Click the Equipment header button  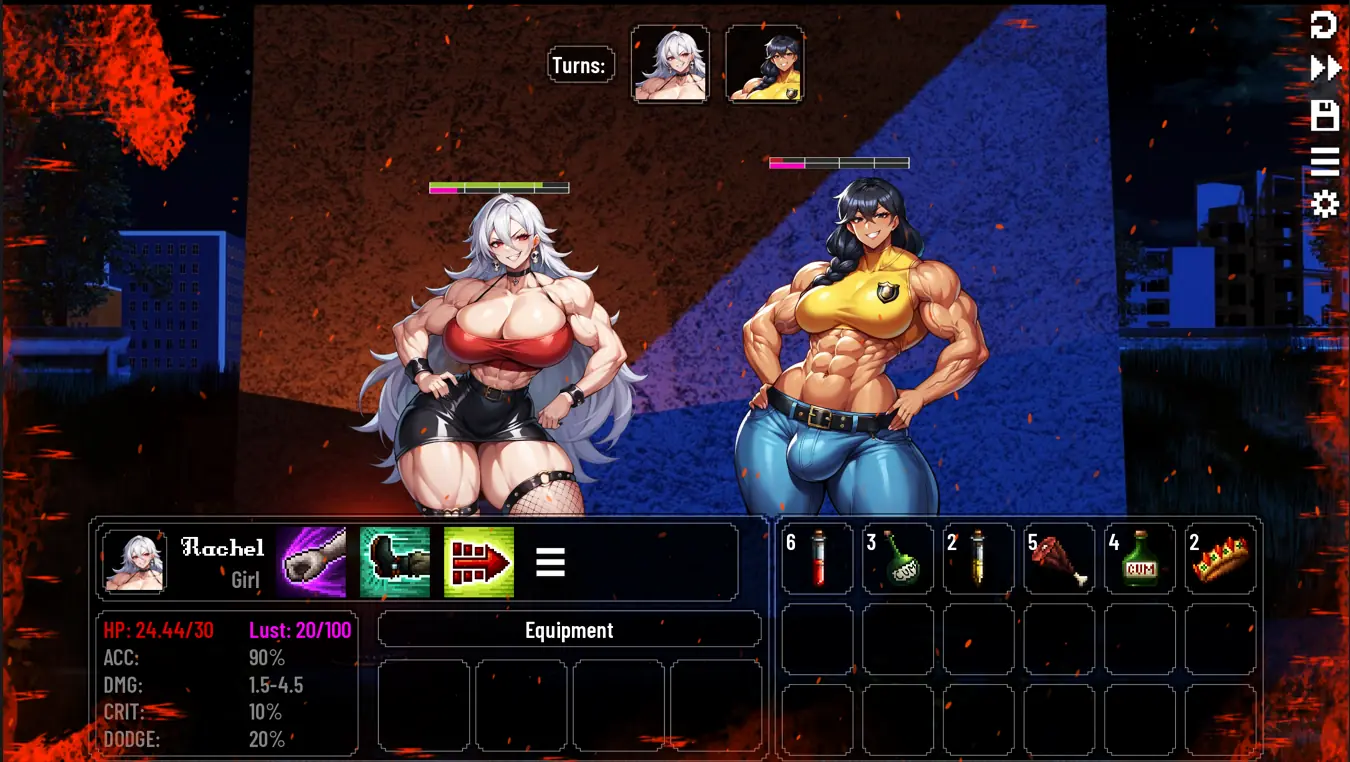point(569,630)
